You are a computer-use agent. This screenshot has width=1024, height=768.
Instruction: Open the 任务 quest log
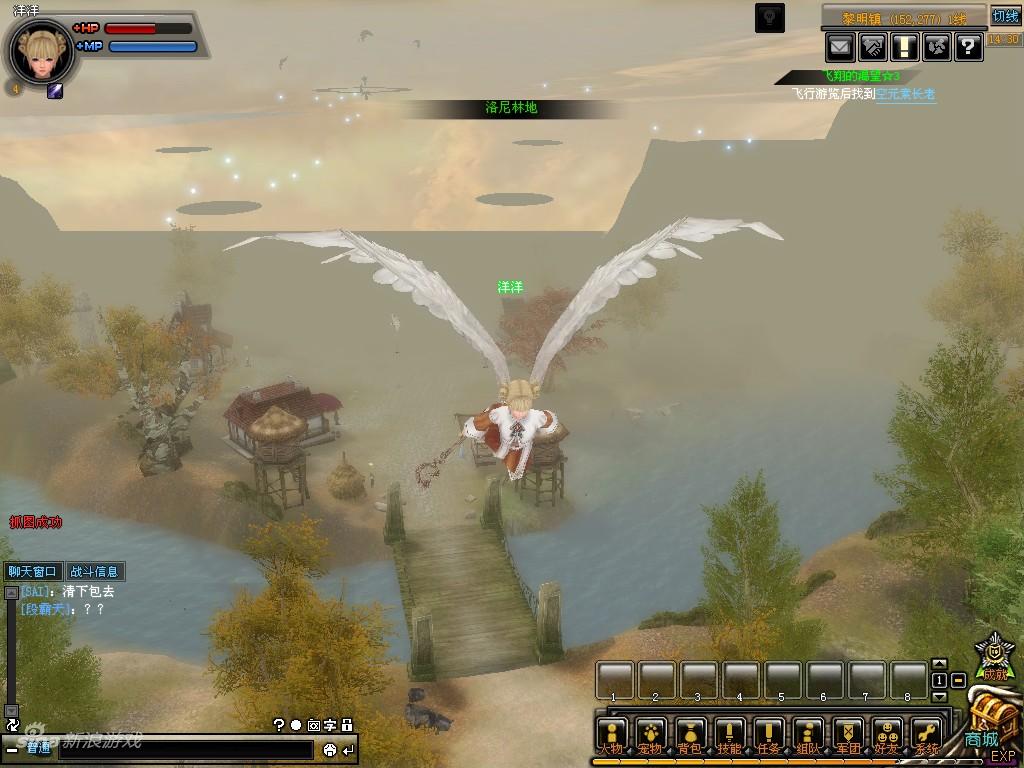(769, 735)
